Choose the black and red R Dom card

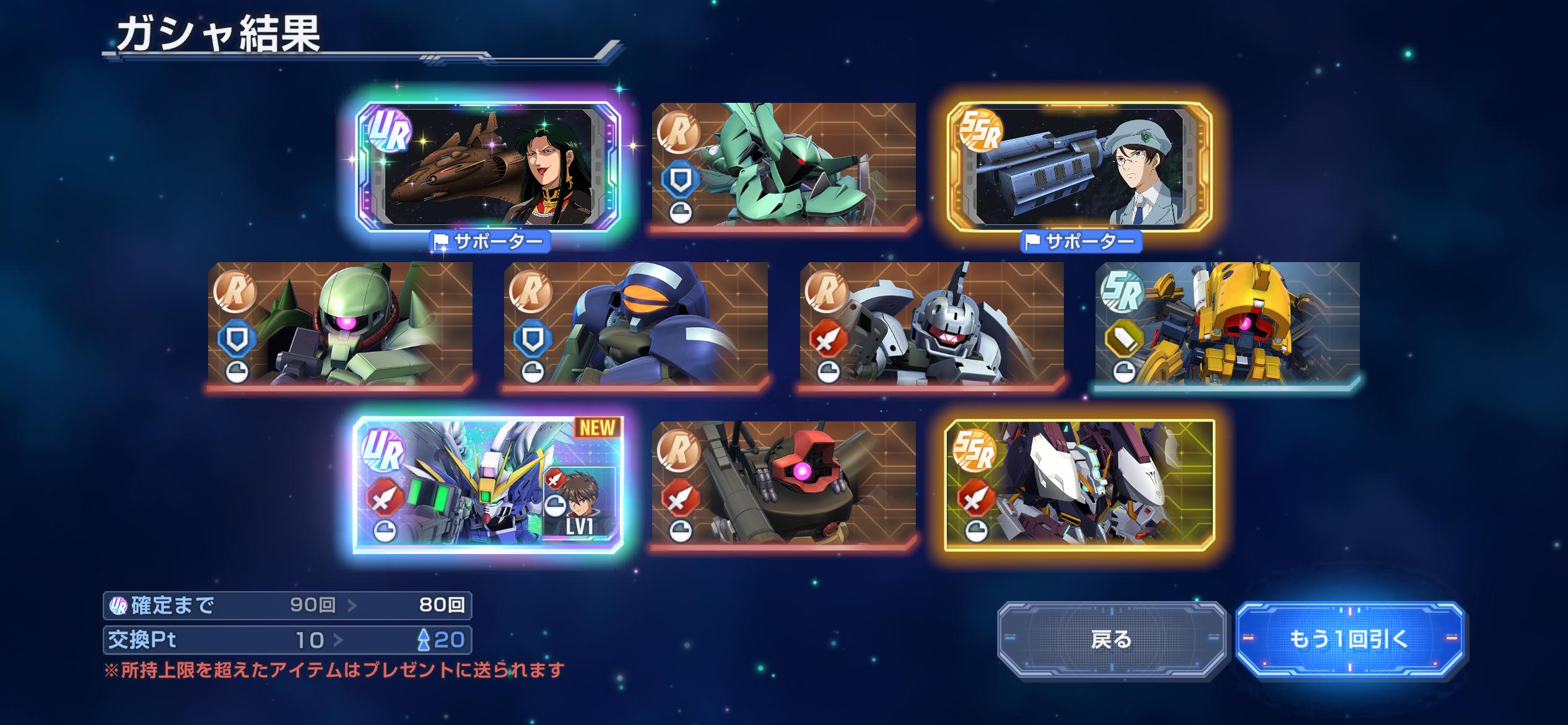(x=783, y=483)
